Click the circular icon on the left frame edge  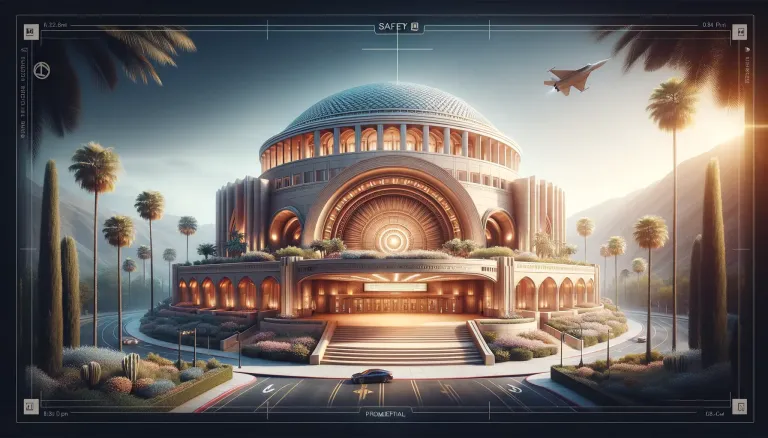pos(42,70)
